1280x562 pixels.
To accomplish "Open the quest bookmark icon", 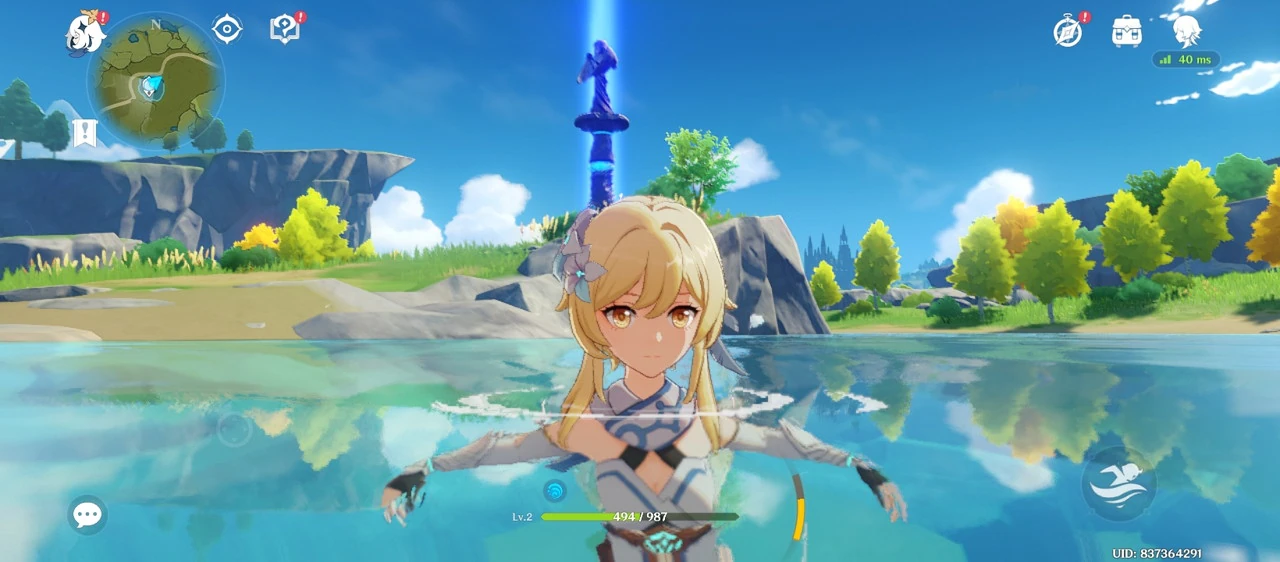I will click(x=85, y=133).
